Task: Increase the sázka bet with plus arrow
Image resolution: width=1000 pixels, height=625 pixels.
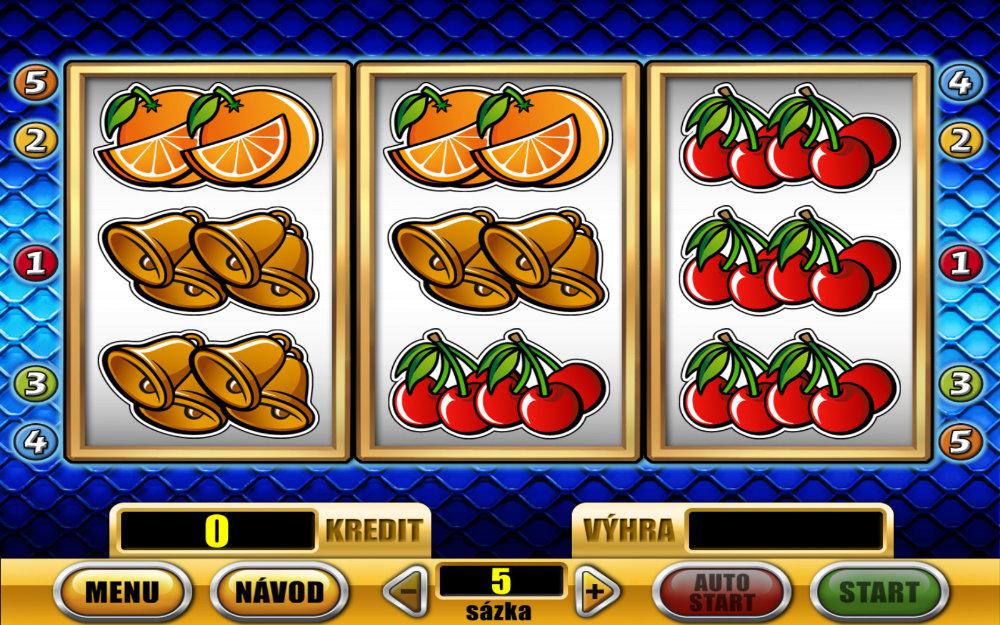Action: pos(595,590)
